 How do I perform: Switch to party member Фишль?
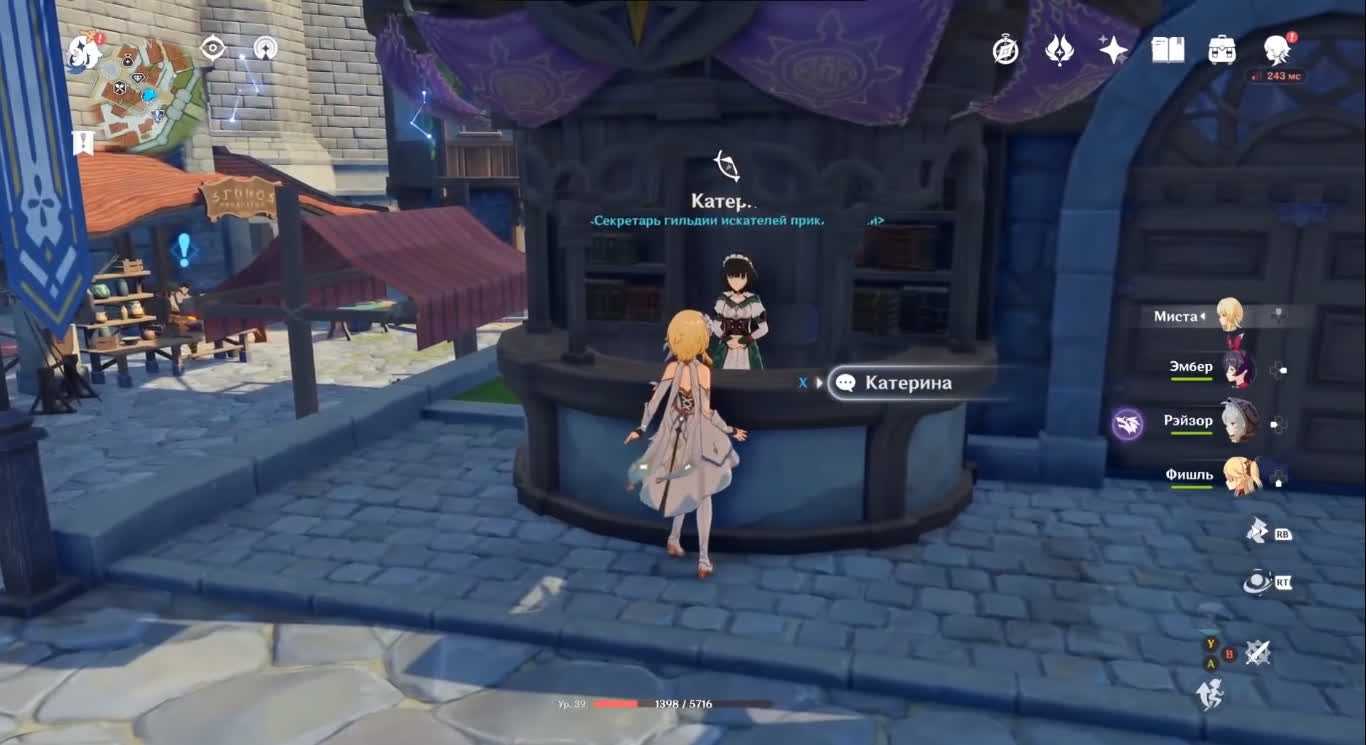coord(1240,476)
